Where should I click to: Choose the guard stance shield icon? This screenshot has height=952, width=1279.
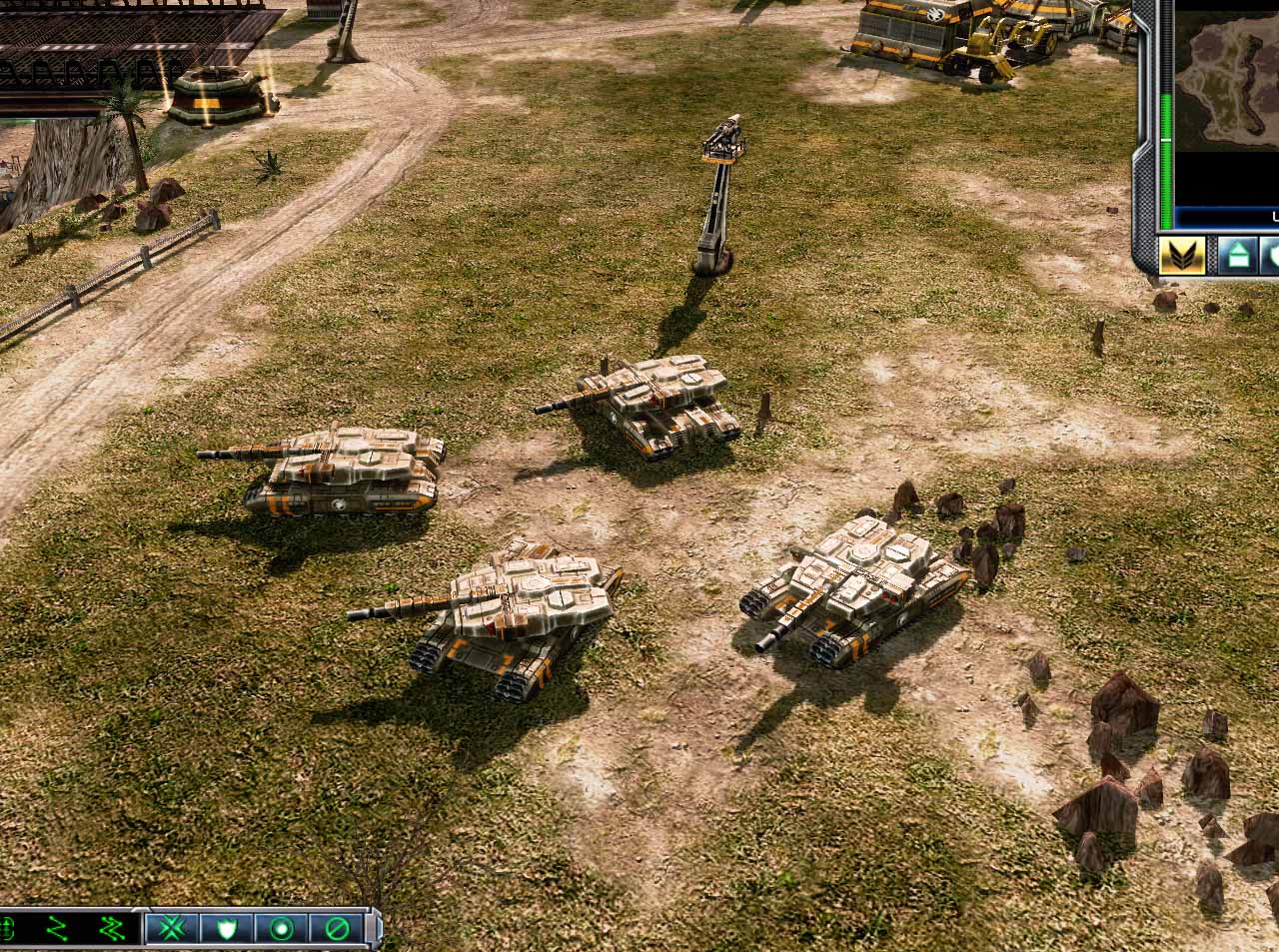227,928
